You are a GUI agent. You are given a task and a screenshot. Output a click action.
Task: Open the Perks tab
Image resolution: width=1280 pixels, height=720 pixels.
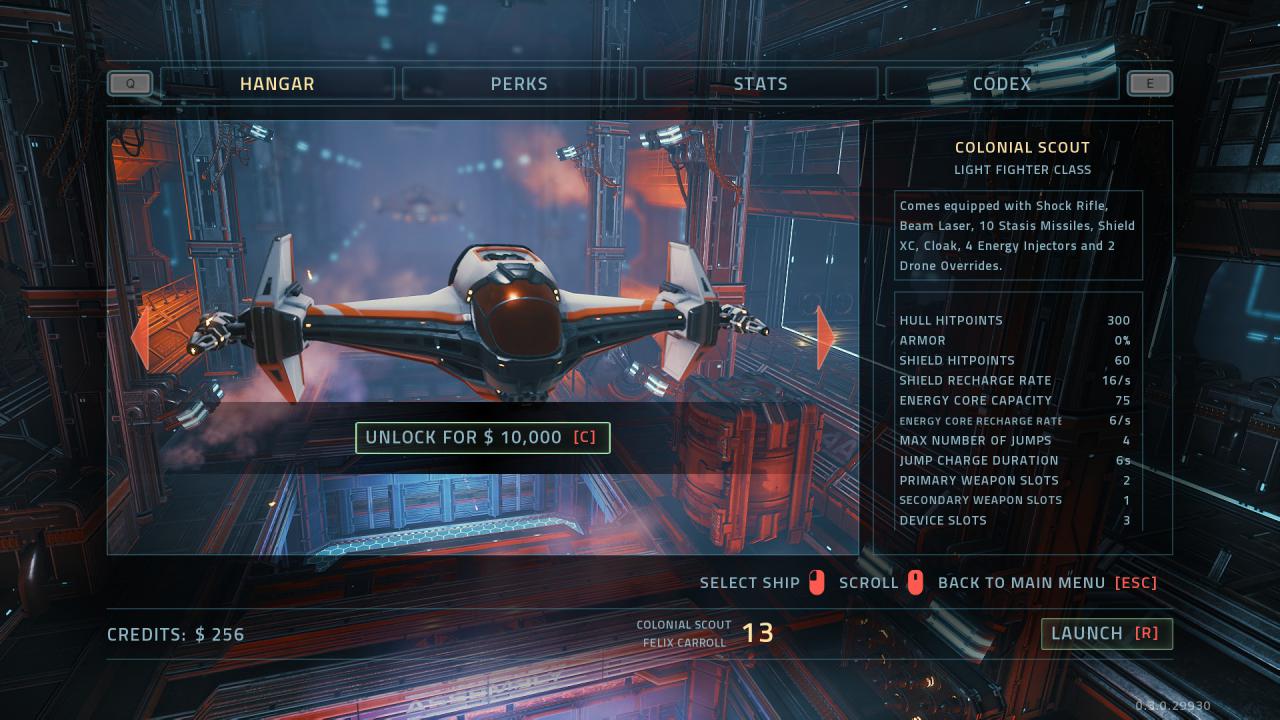tap(519, 84)
